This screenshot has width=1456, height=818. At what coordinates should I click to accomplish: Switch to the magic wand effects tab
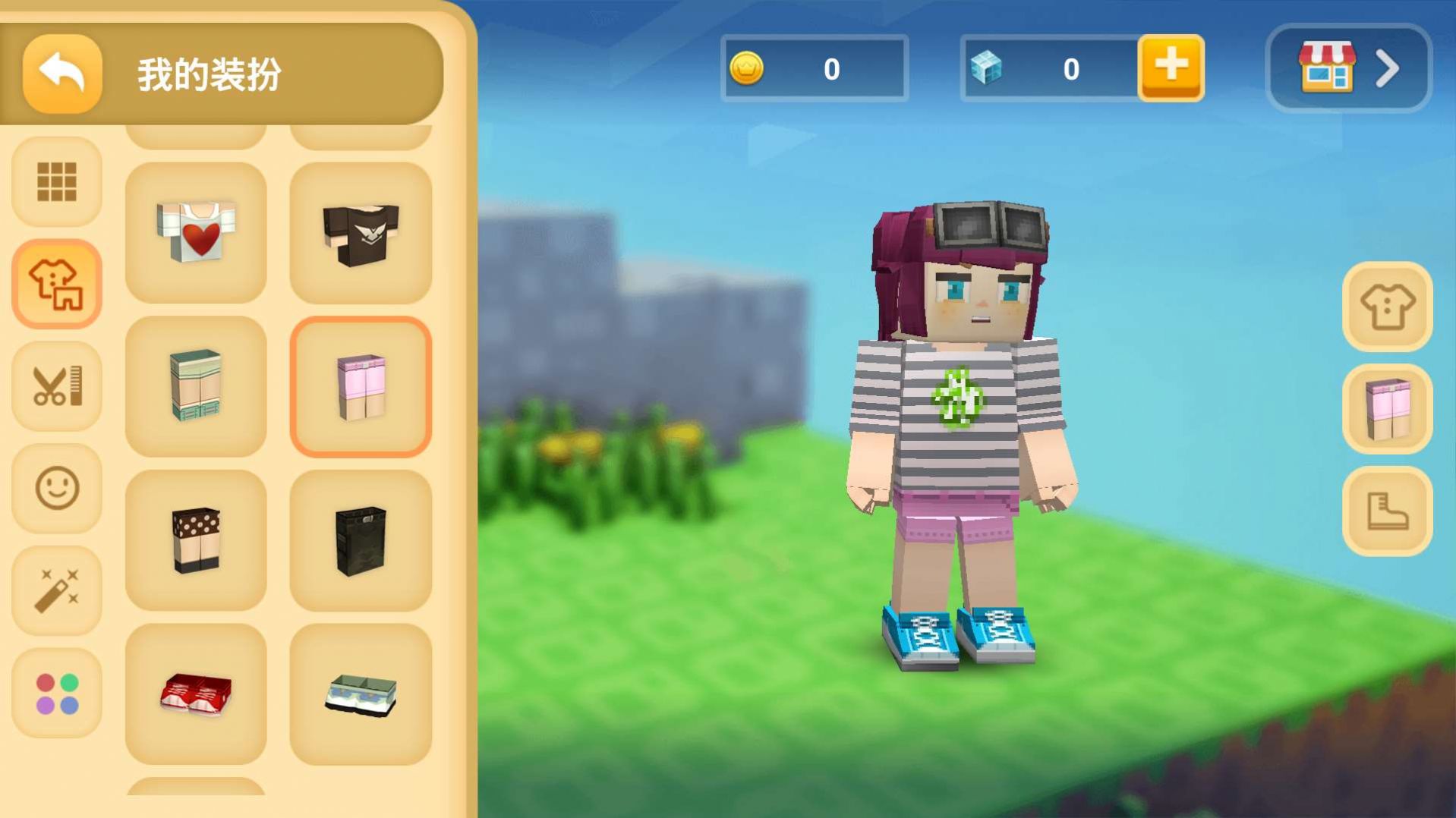57,590
